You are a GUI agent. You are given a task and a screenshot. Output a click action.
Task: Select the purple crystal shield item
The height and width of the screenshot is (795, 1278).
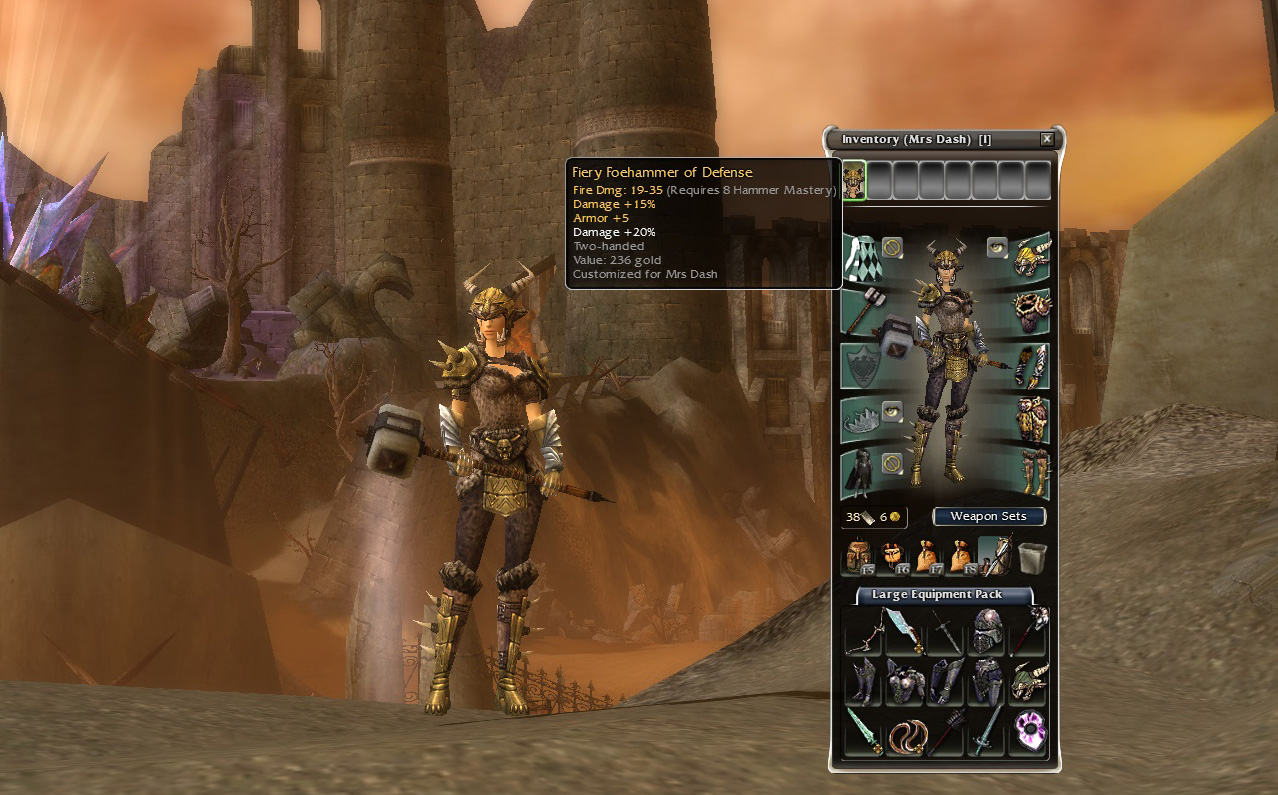click(x=1028, y=733)
